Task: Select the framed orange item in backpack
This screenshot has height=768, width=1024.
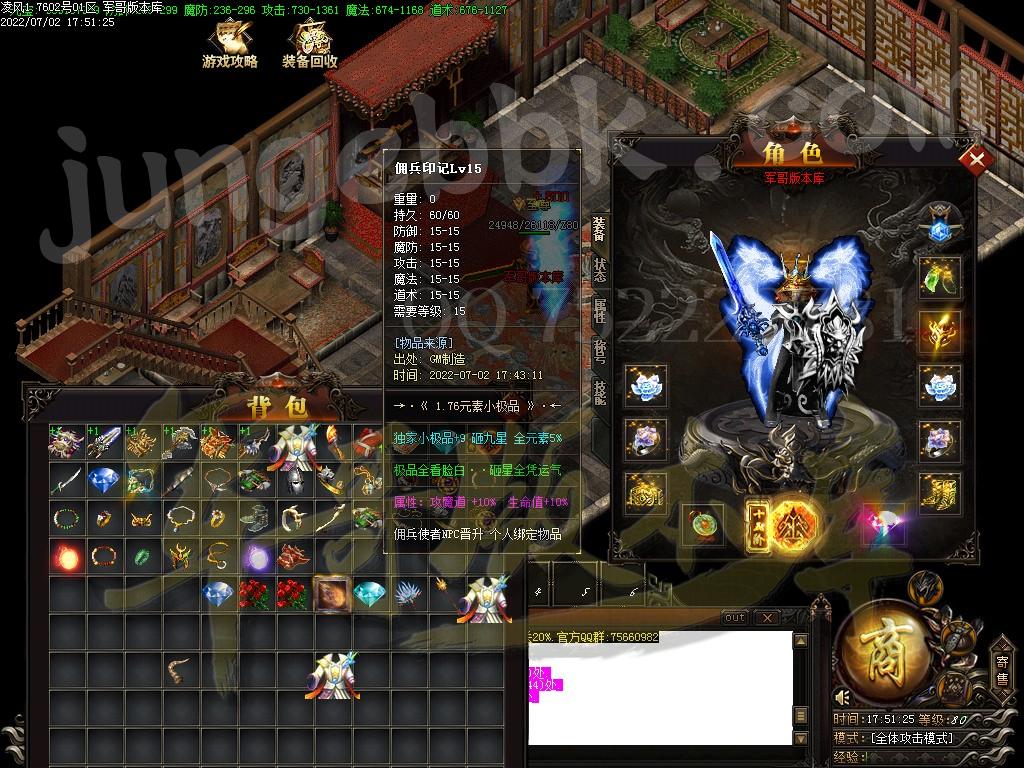Action: [331, 594]
